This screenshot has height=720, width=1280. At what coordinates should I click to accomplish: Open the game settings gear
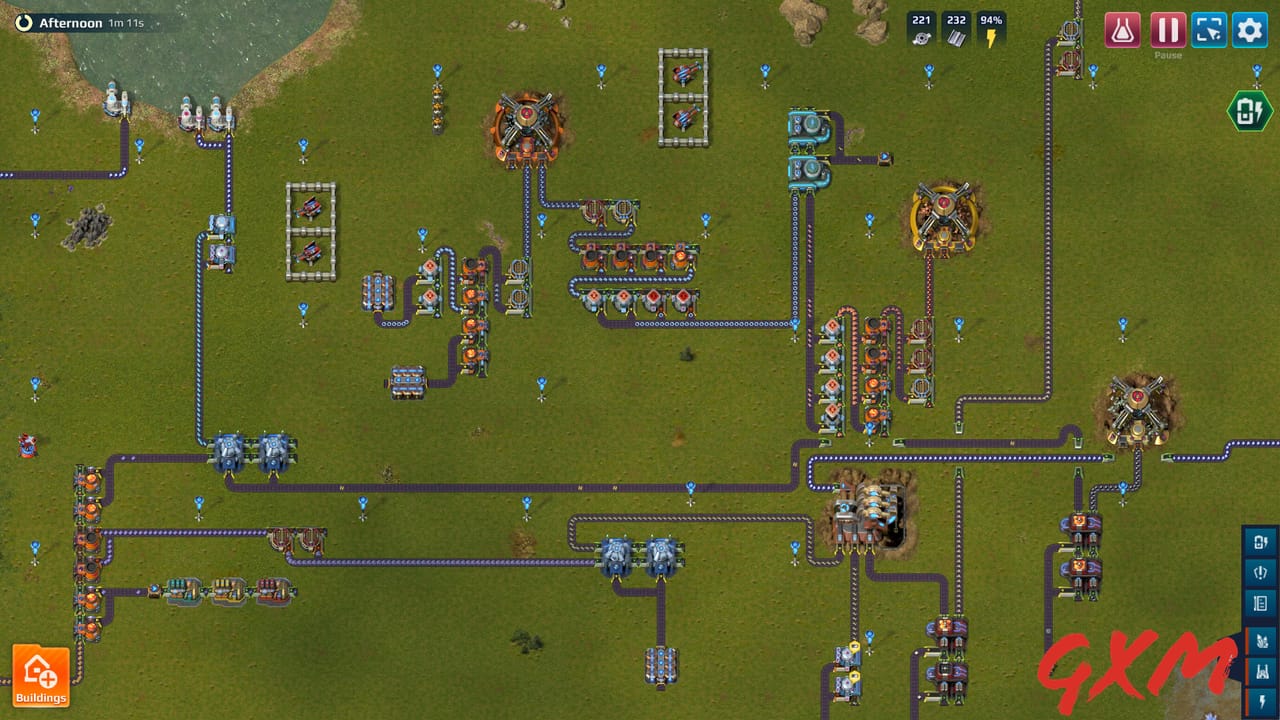1249,29
